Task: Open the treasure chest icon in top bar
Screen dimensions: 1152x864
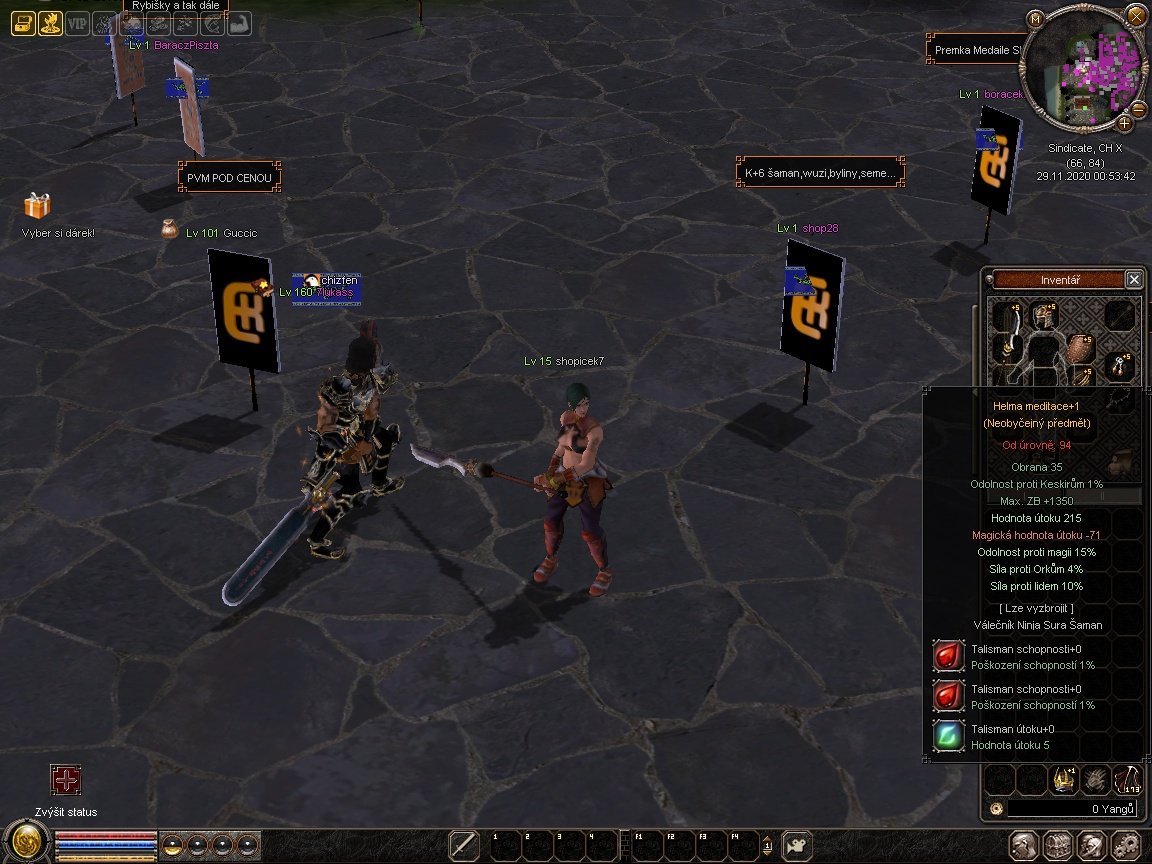Action: 23,23
